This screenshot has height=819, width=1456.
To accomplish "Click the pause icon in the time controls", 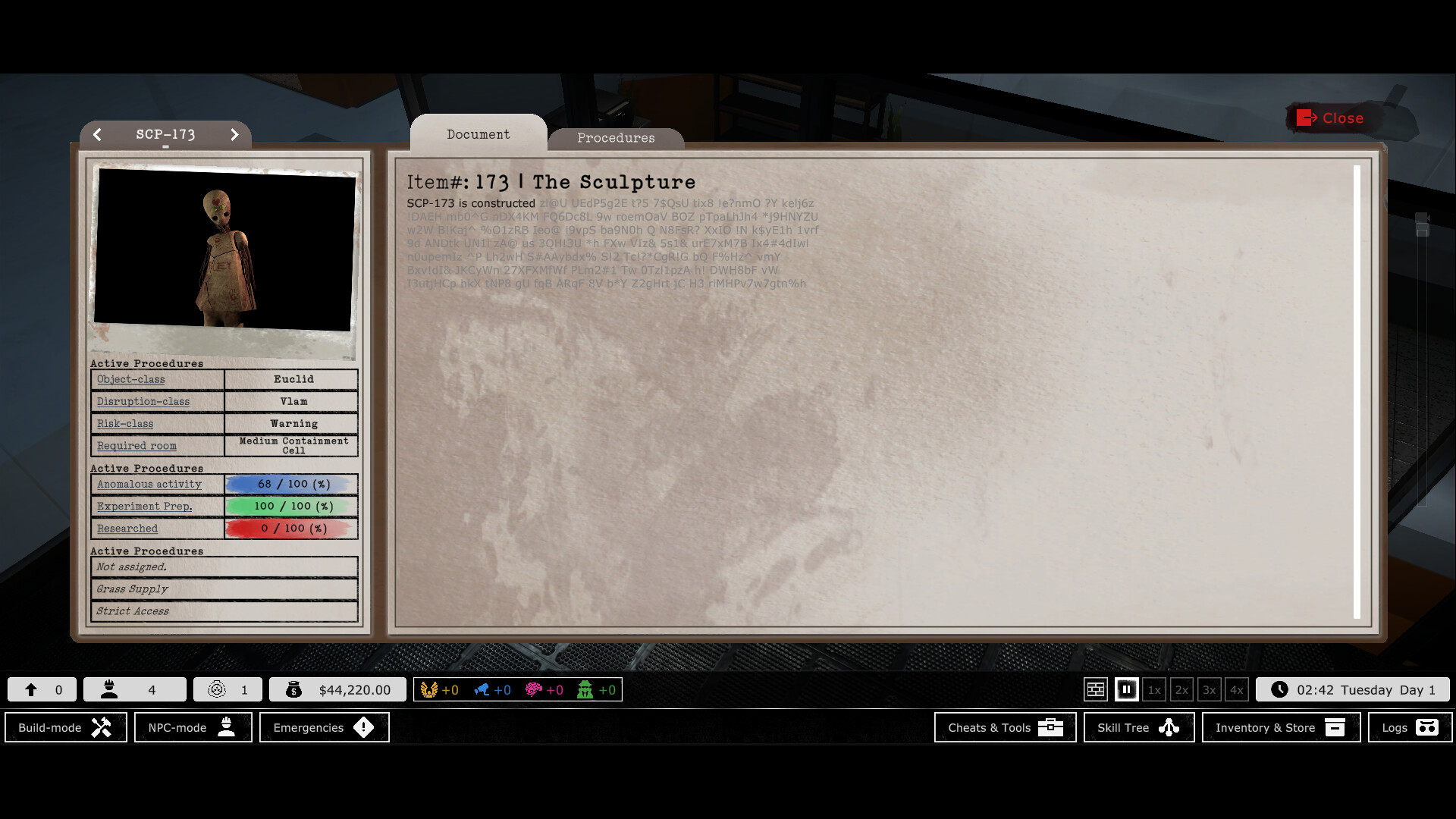I will (x=1126, y=689).
